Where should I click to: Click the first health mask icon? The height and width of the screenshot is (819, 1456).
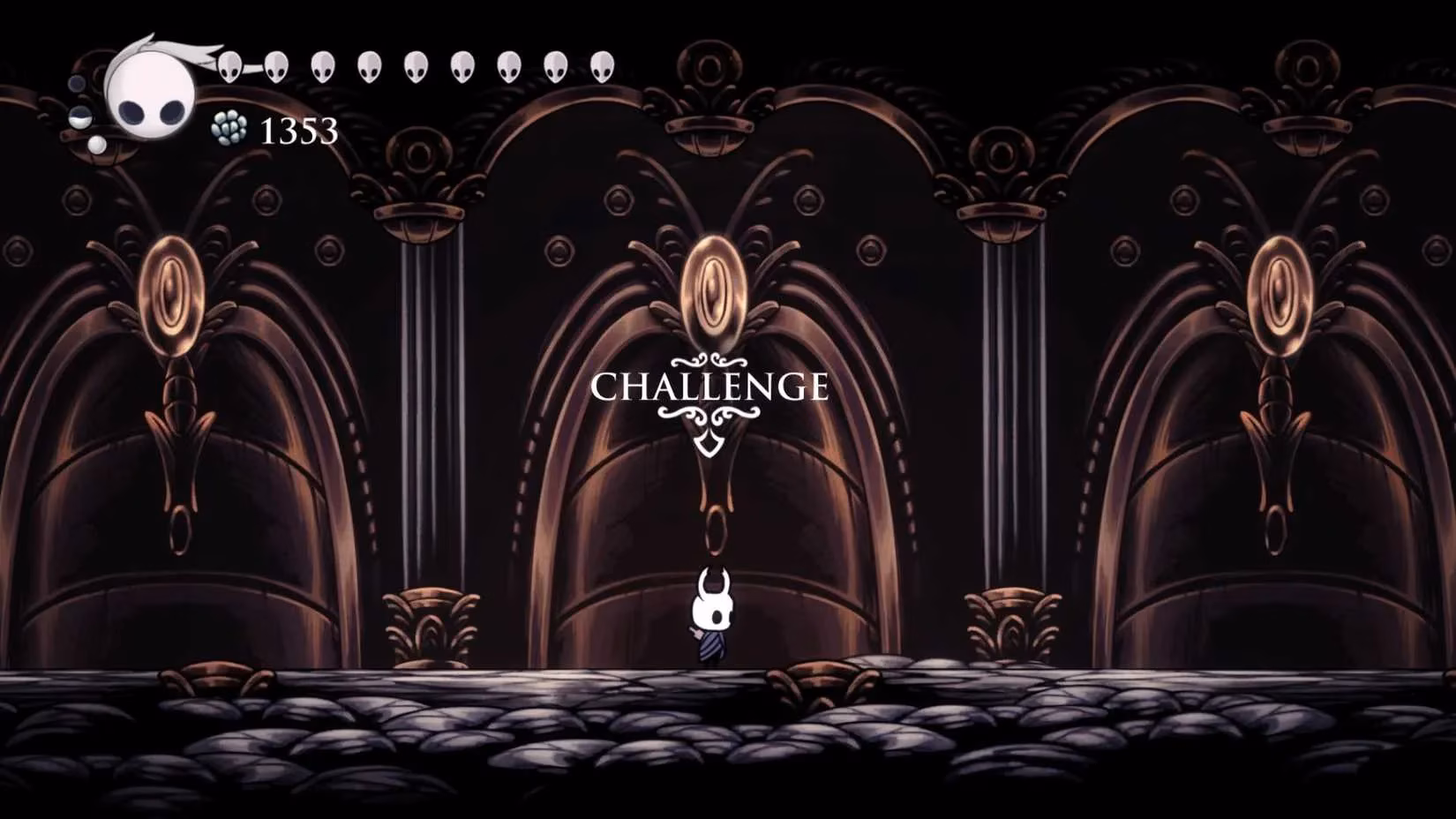click(x=231, y=67)
